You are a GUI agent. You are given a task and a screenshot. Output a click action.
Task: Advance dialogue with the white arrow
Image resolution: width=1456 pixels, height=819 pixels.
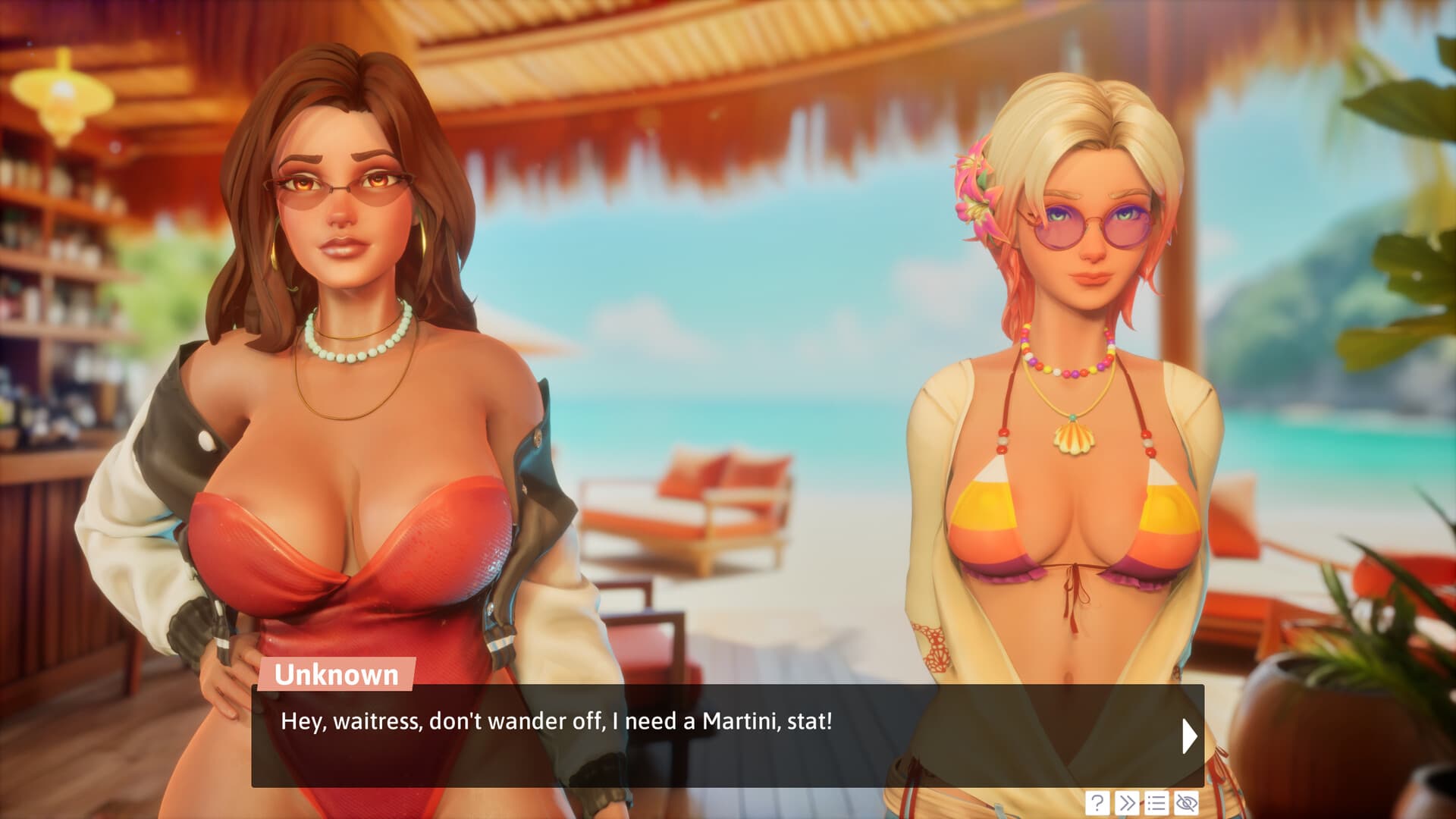(x=1189, y=736)
